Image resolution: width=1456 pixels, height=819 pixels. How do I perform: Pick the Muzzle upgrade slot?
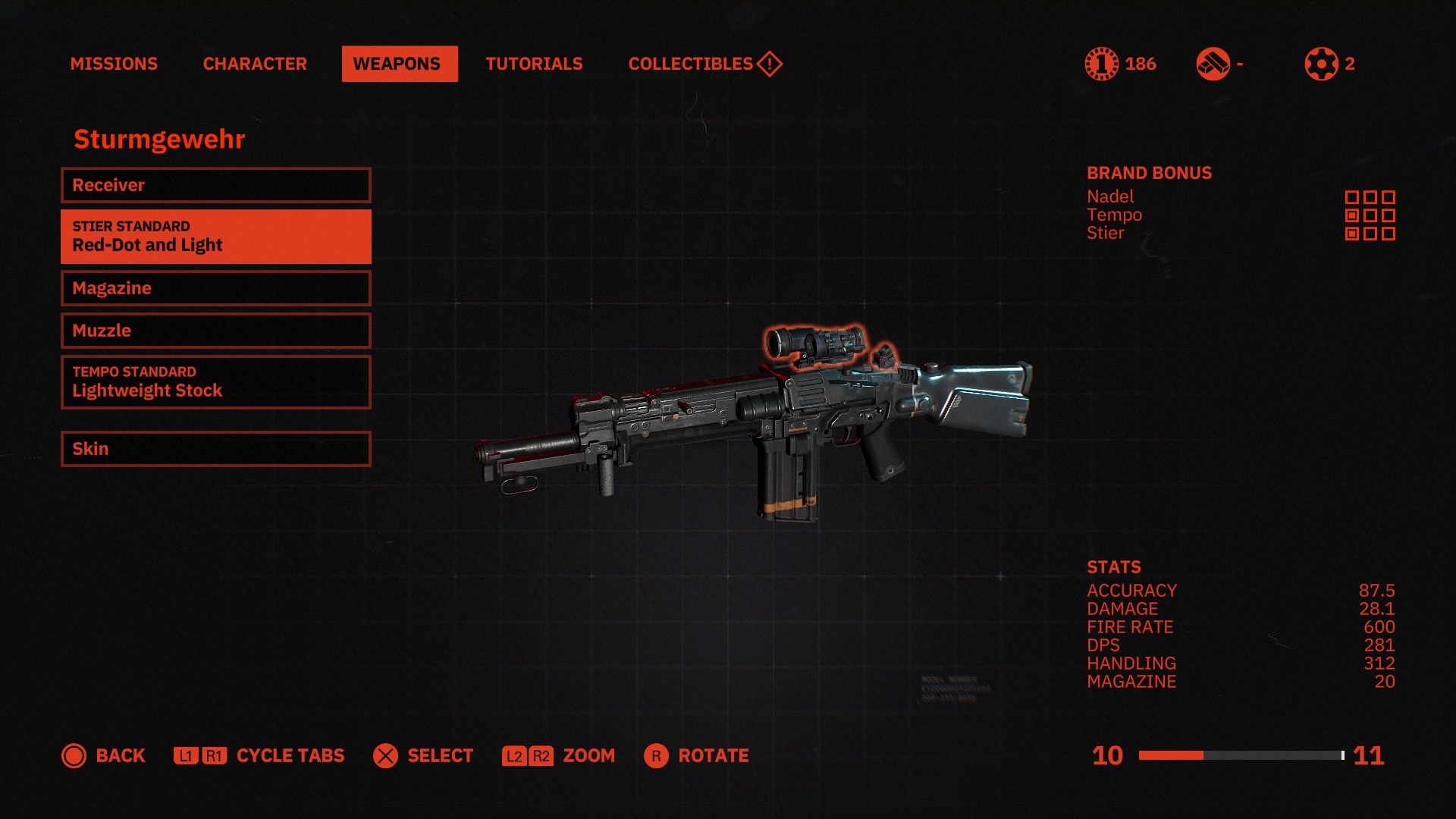(215, 331)
